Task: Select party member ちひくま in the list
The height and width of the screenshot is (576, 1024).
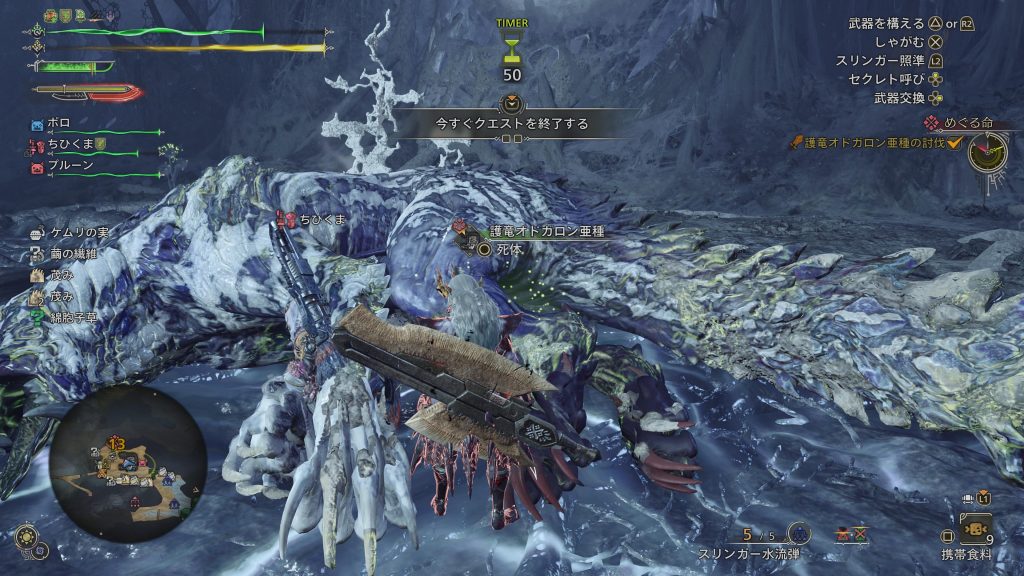Action: (x=70, y=146)
